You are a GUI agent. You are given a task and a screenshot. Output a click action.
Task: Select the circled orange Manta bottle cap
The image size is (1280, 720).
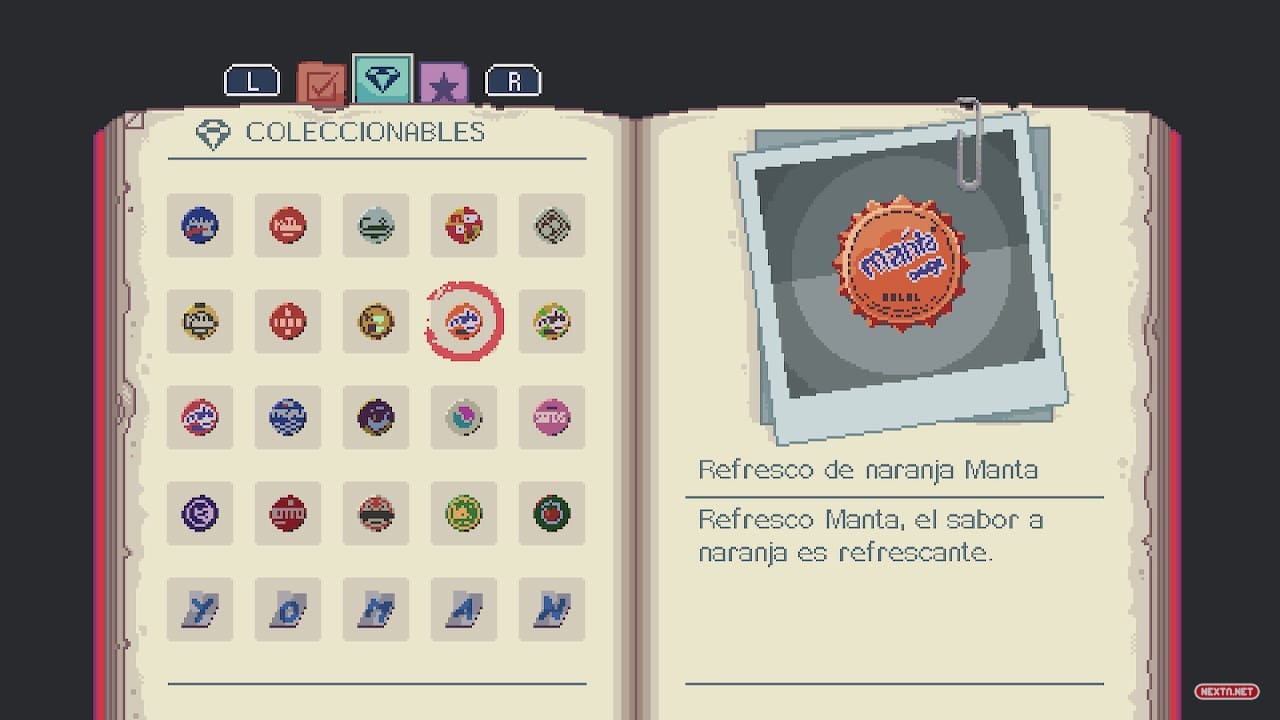point(464,322)
